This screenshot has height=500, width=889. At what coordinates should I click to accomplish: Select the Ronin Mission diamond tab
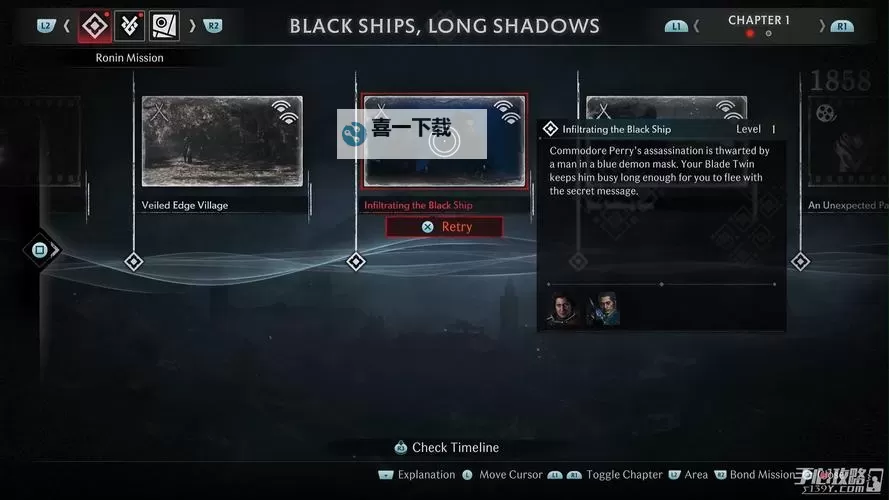click(x=95, y=25)
